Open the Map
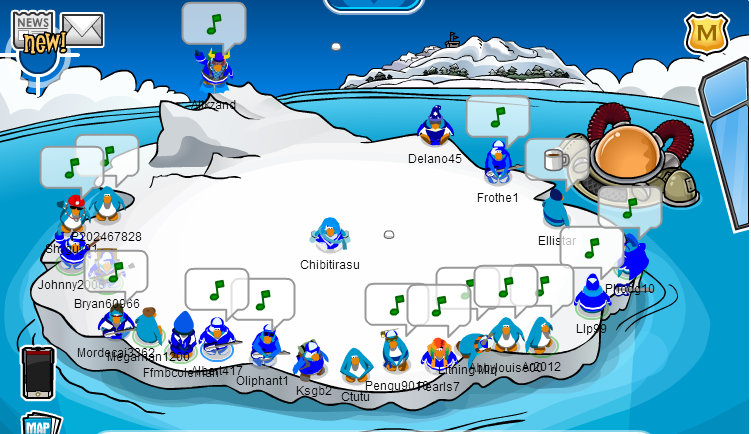Image resolution: width=751 pixels, height=434 pixels. click(x=35, y=424)
